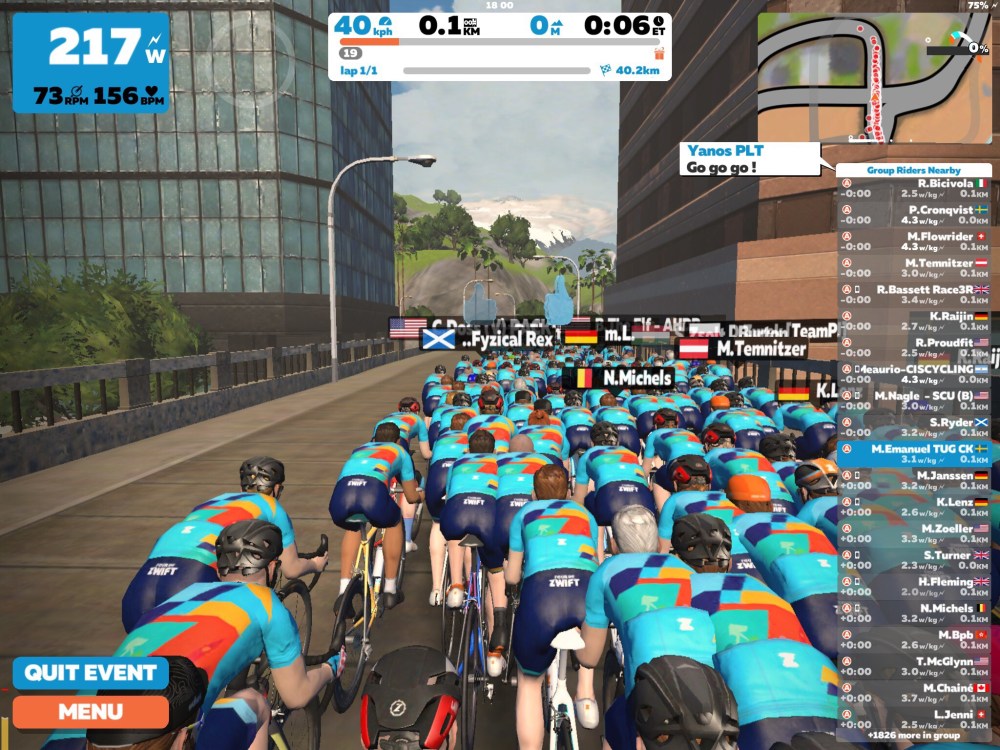Pick R.Bassett Race3R from nearby riders
Viewport: 1000px width, 750px height.
pos(914,295)
